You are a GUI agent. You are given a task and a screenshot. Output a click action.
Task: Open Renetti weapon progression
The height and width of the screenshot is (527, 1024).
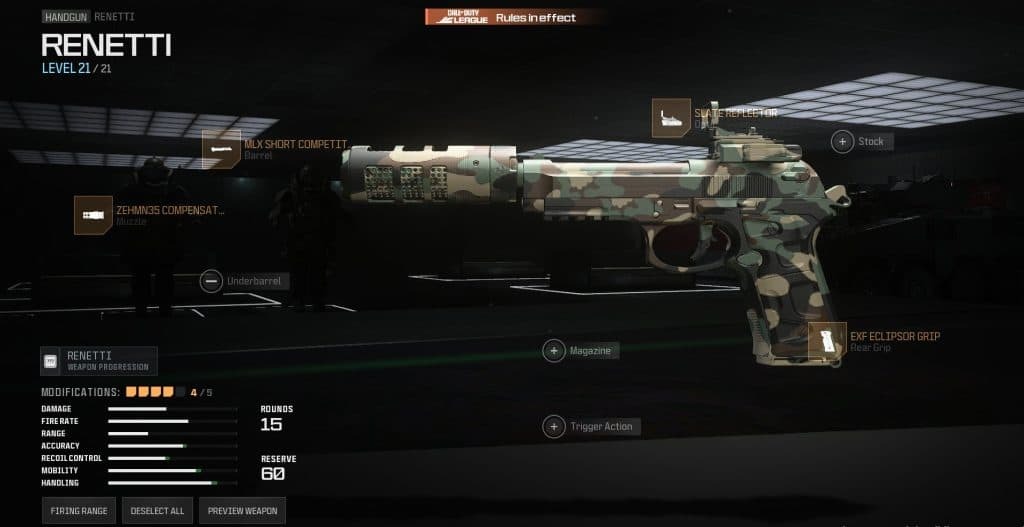click(99, 360)
